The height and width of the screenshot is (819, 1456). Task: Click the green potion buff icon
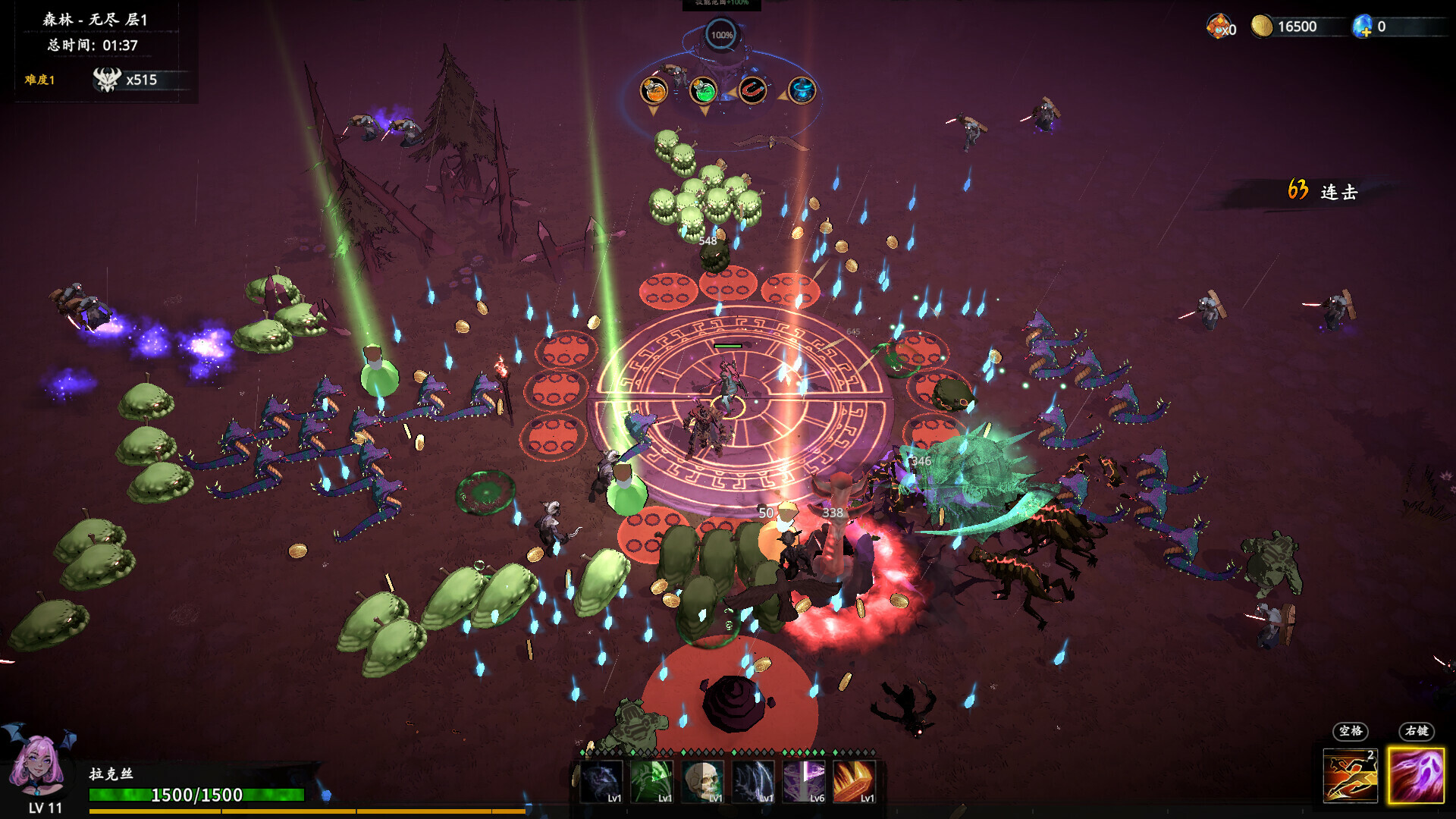tap(704, 91)
